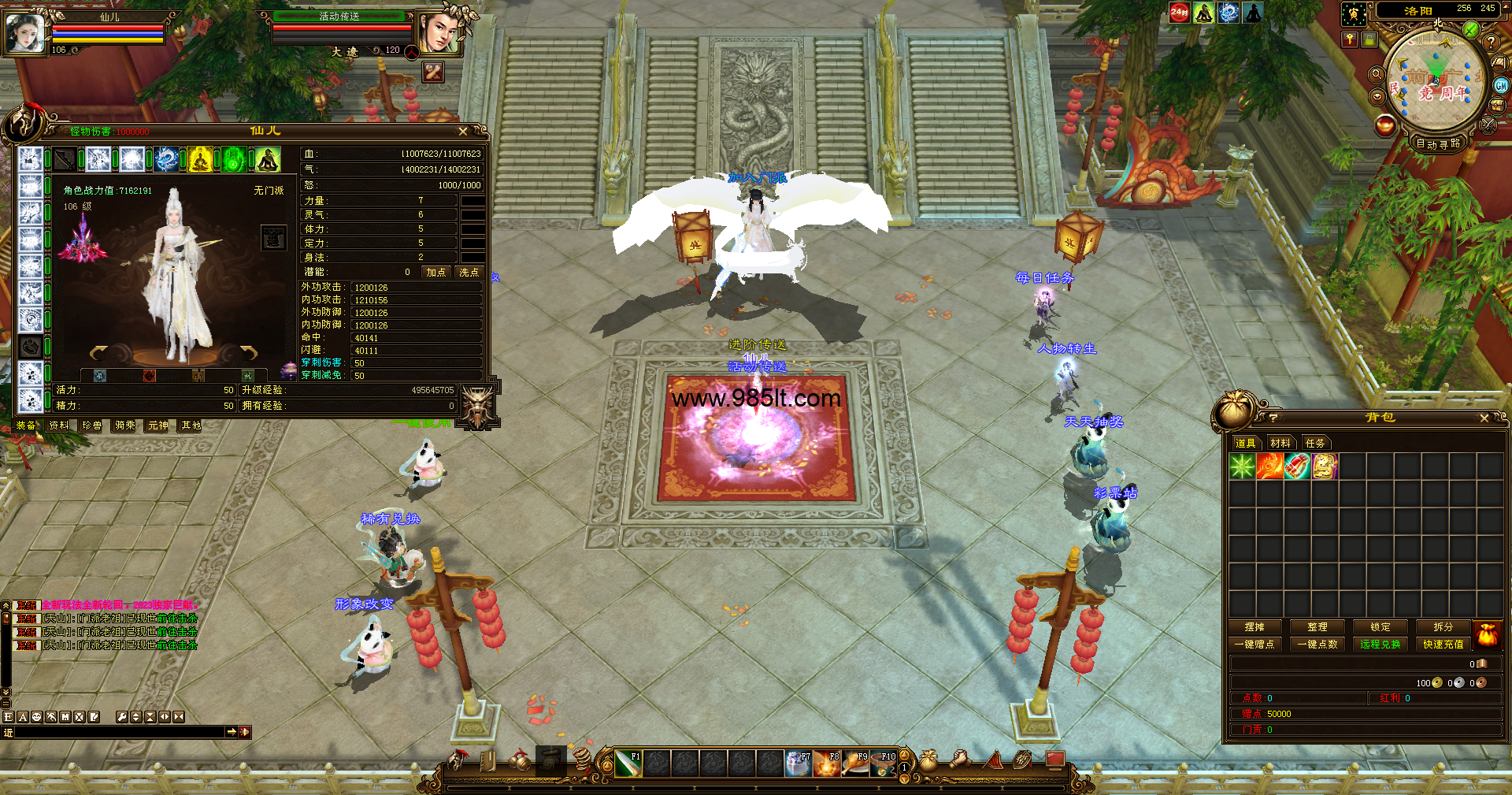Switch to the 材料 materials tab

1280,443
